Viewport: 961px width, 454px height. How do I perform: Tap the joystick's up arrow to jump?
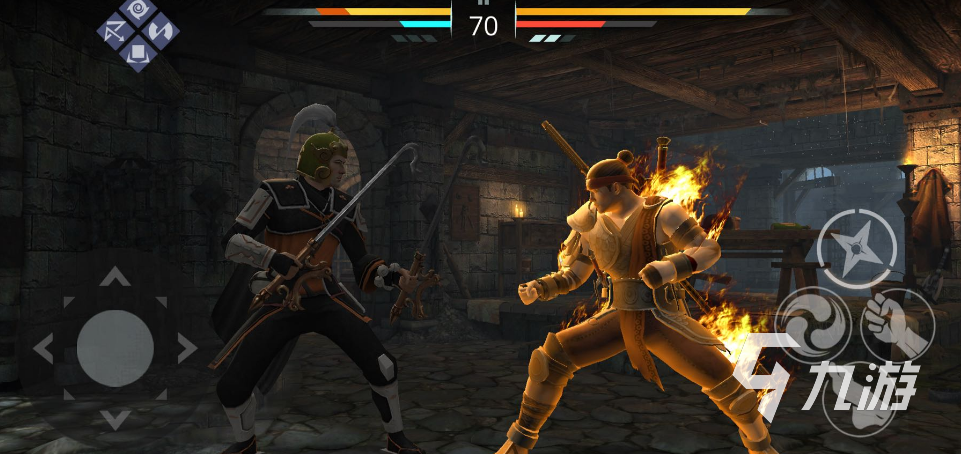pyautogui.click(x=115, y=277)
